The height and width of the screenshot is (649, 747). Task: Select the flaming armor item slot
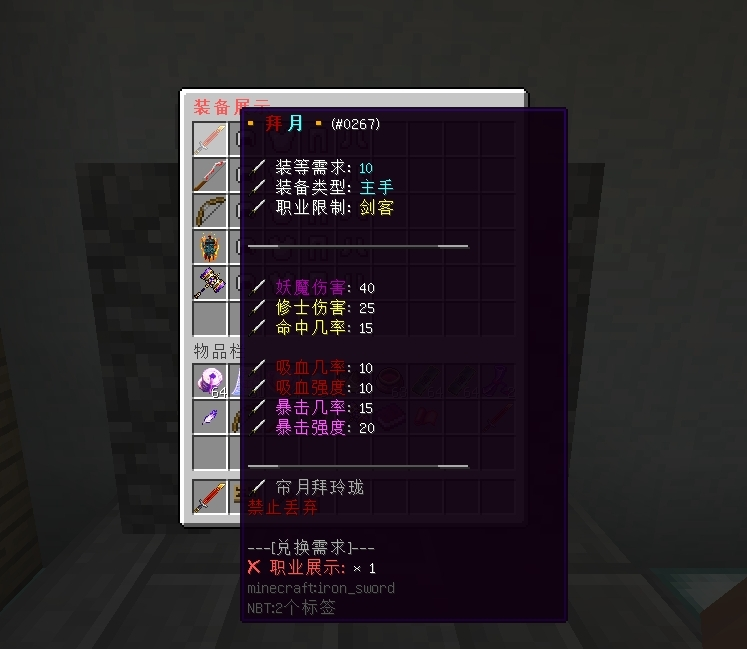pyautogui.click(x=210, y=247)
